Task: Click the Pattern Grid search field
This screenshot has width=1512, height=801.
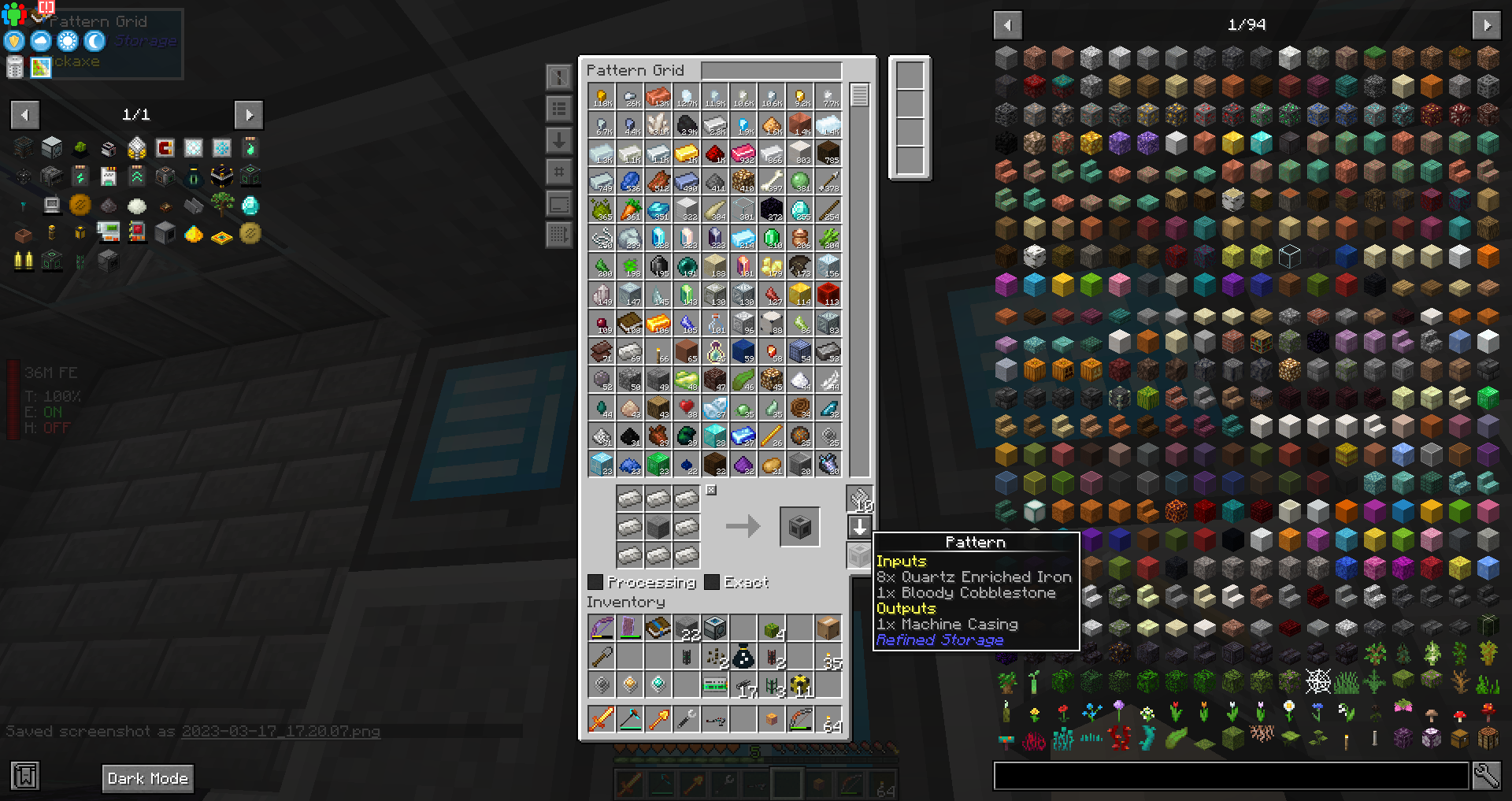Action: pos(772,70)
